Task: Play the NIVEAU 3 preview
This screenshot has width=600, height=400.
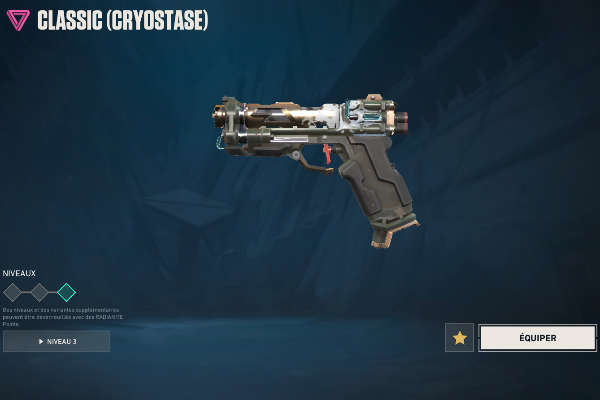Action: tap(56, 341)
